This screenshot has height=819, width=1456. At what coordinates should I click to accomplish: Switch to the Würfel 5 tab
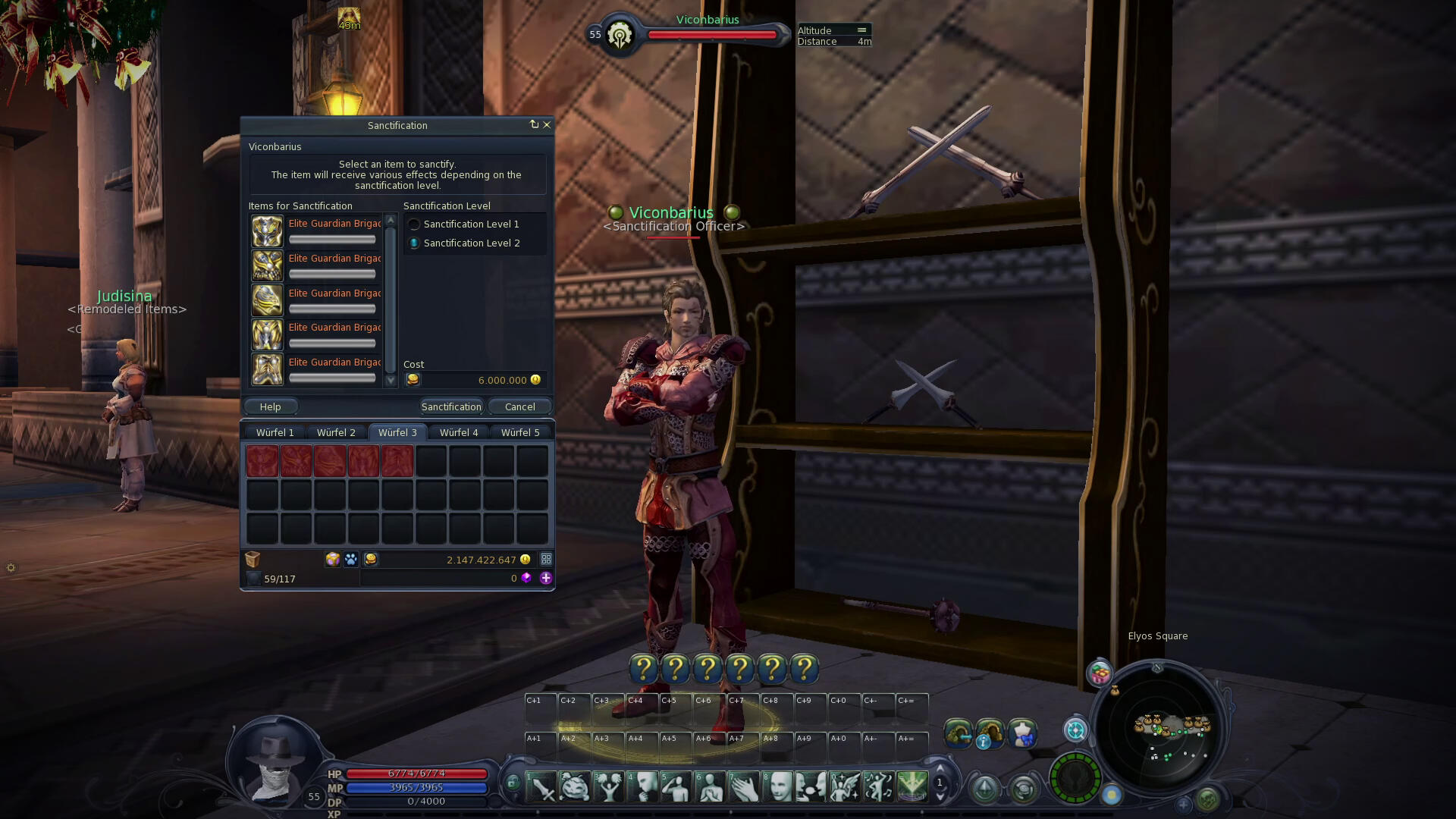point(520,433)
